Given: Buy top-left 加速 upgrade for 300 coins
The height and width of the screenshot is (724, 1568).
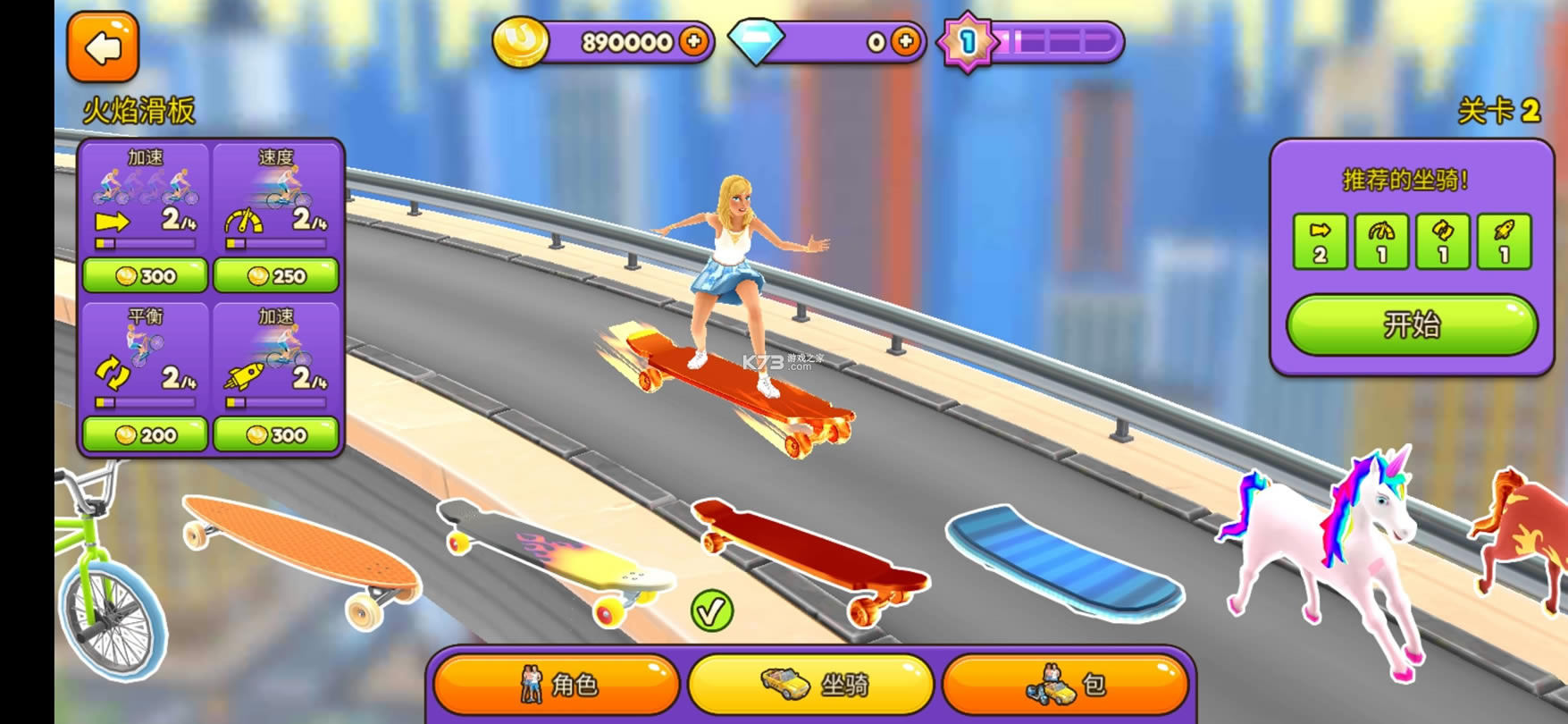Looking at the screenshot, I should pos(145,276).
